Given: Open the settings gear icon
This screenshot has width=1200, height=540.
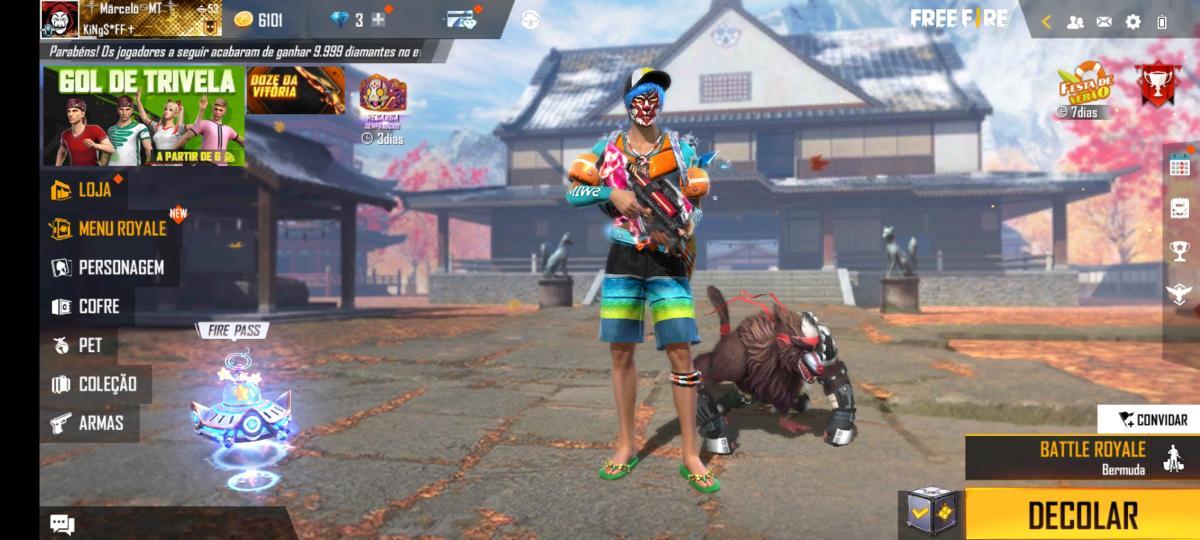Looking at the screenshot, I should (x=1133, y=21).
